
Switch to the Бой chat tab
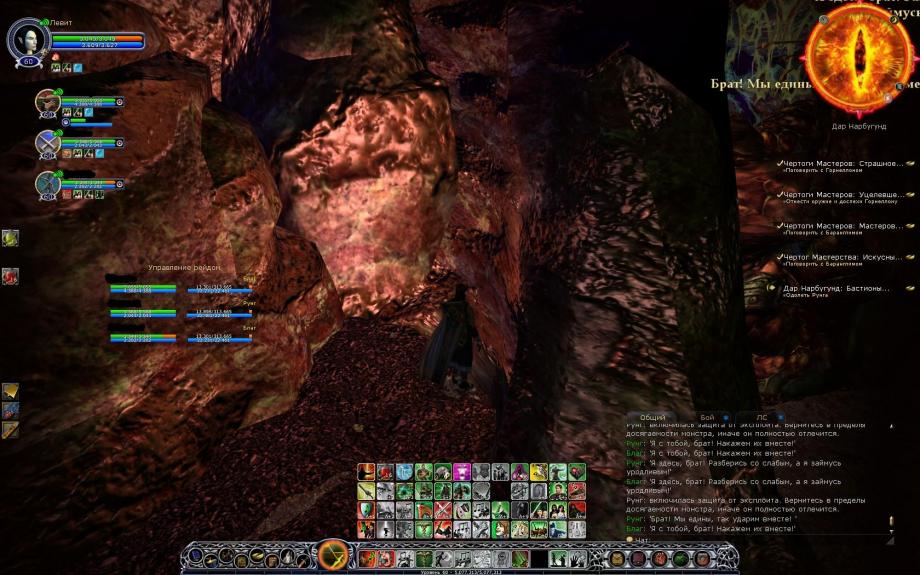pyautogui.click(x=707, y=416)
